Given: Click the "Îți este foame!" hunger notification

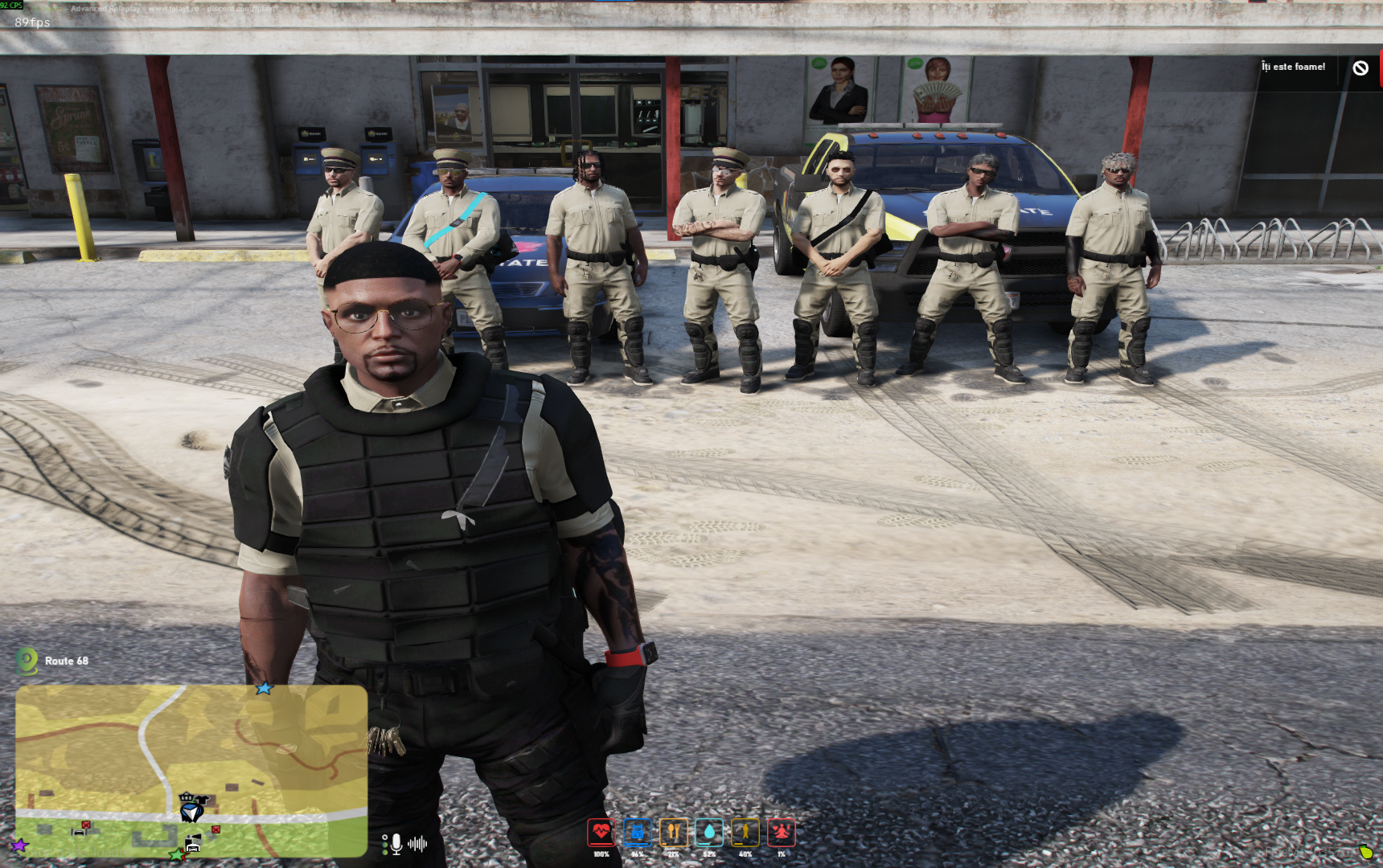Looking at the screenshot, I should click(x=1293, y=68).
